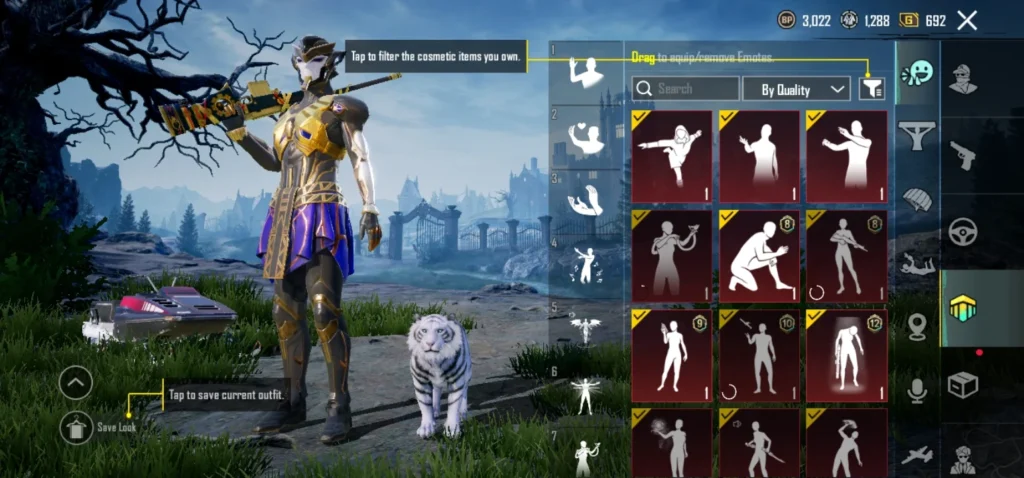Open the location pin category tab
This screenshot has height=478, width=1024.
pyautogui.click(x=916, y=327)
